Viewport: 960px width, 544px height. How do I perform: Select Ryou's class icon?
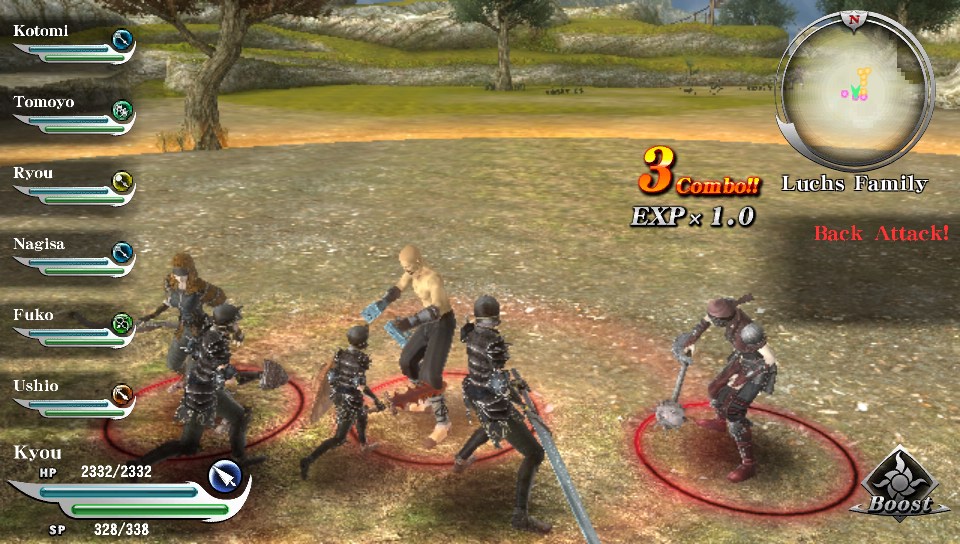click(x=122, y=181)
